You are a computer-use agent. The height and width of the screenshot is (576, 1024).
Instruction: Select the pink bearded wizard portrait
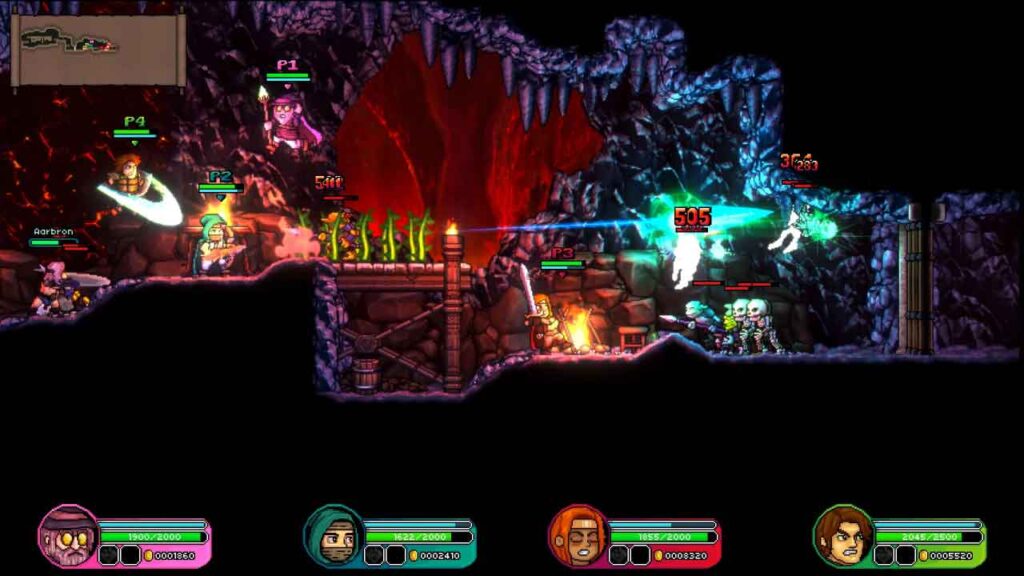(68, 536)
